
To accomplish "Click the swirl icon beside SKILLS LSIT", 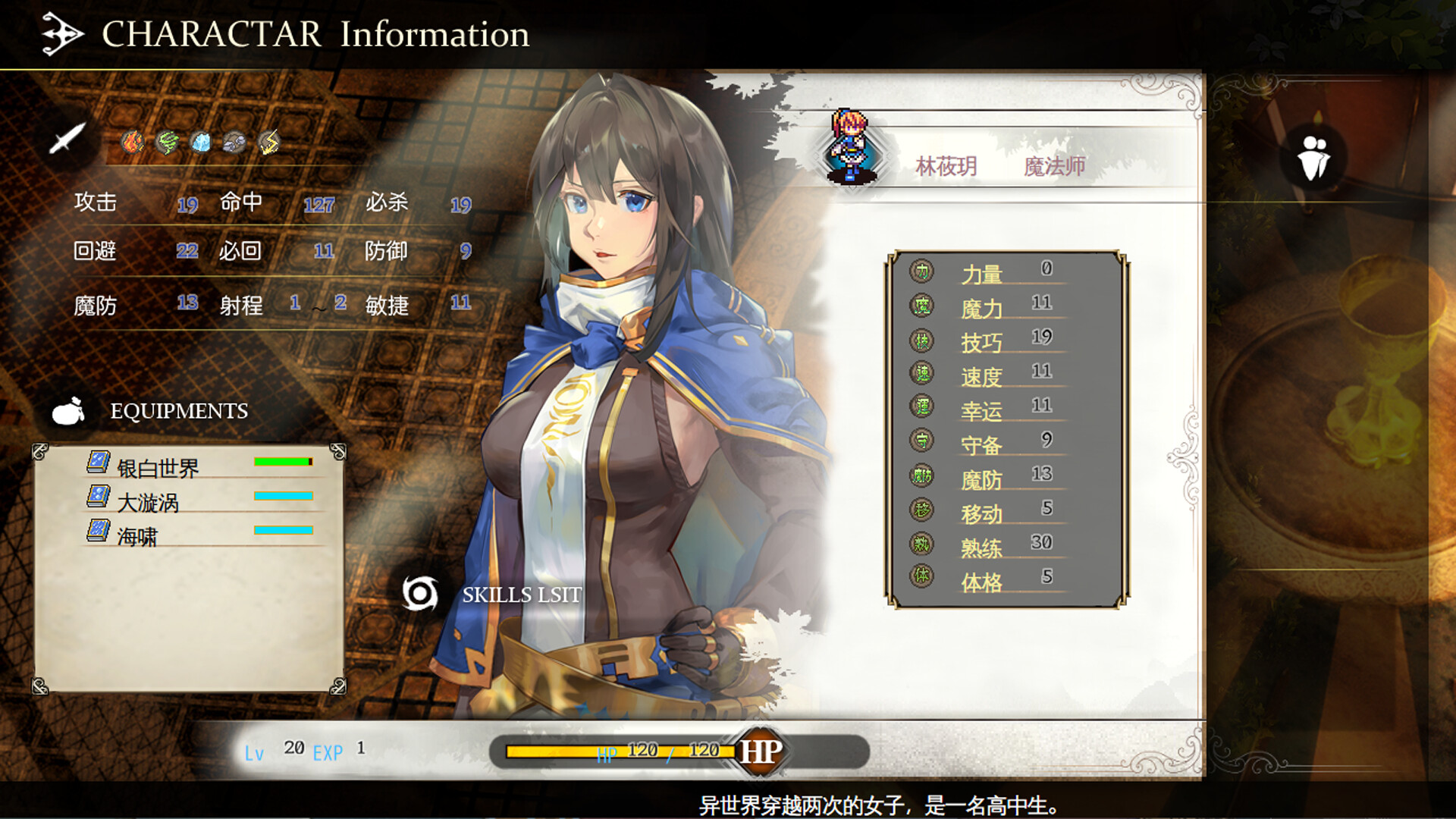I will click(420, 595).
